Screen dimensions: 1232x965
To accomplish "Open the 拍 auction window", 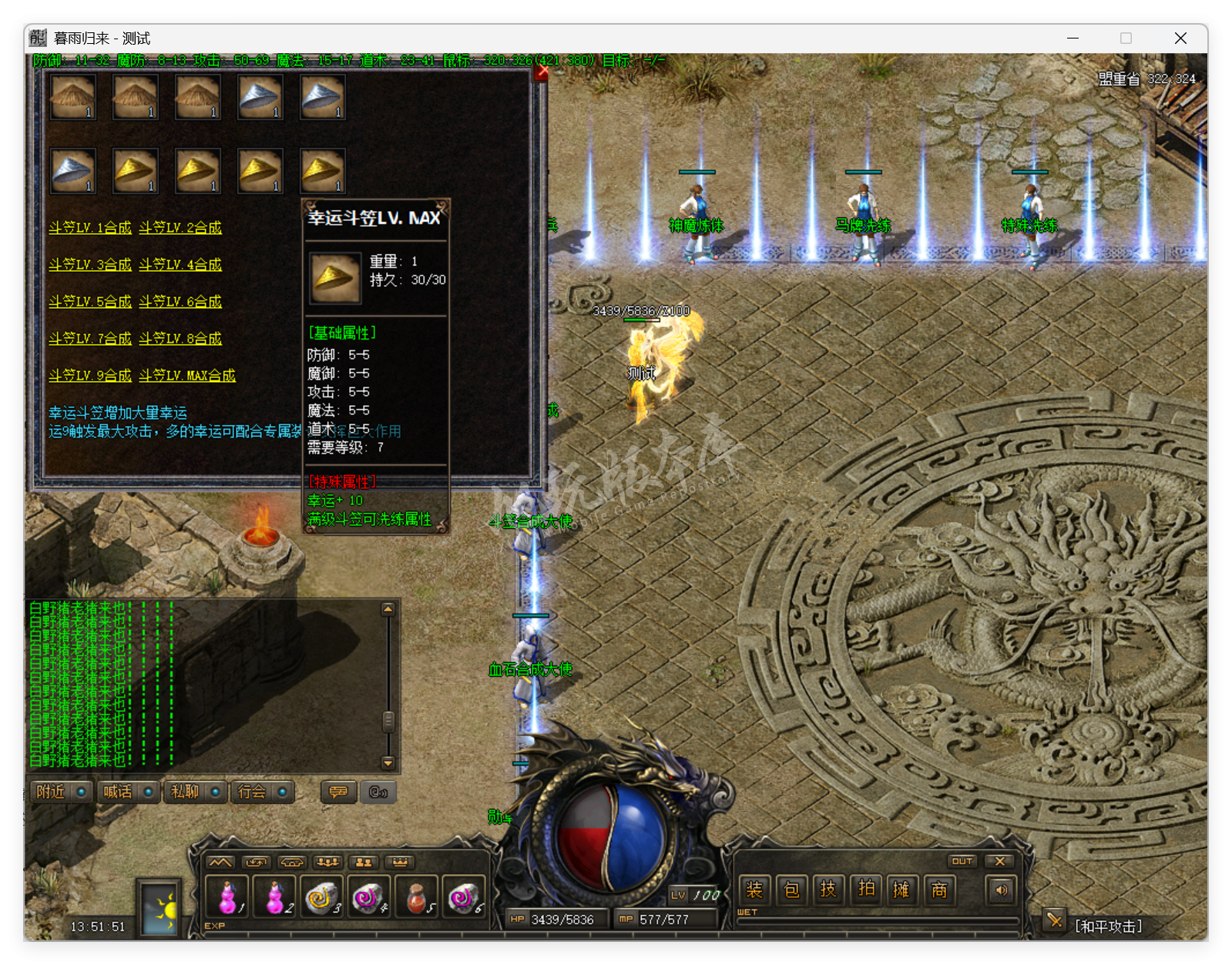I will (866, 890).
